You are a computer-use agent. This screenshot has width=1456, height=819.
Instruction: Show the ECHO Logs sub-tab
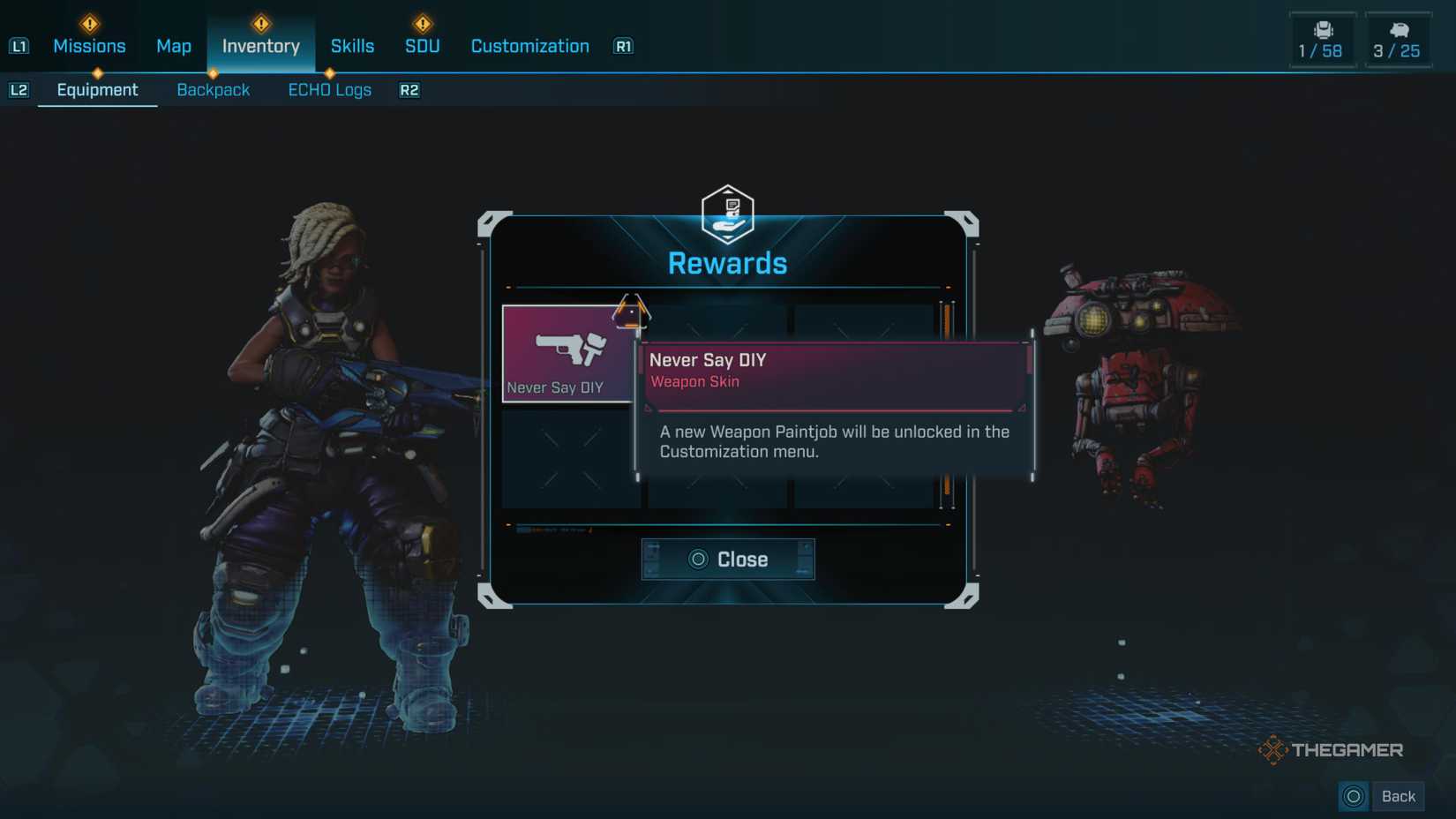click(329, 90)
